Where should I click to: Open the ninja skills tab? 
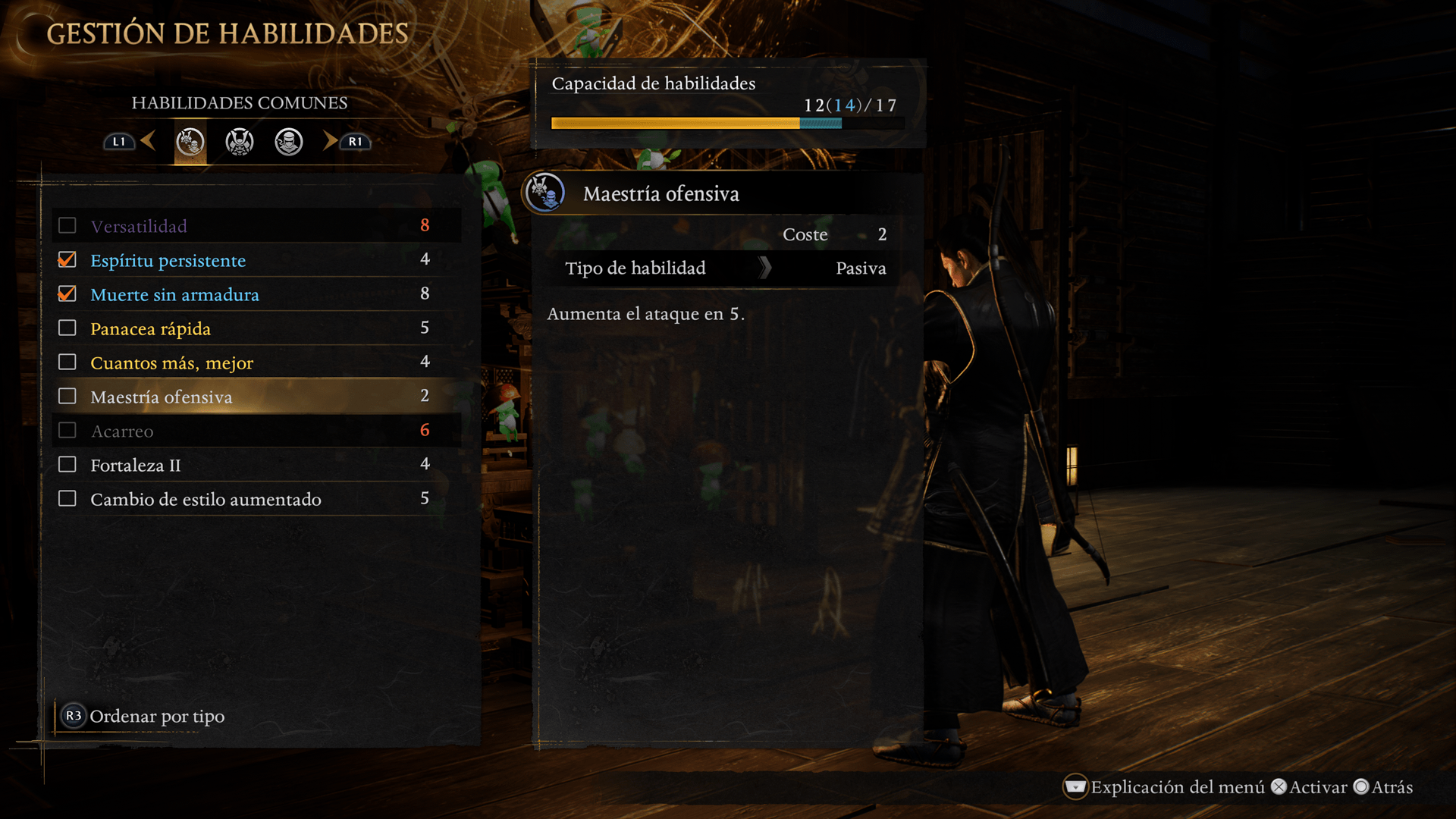click(289, 142)
